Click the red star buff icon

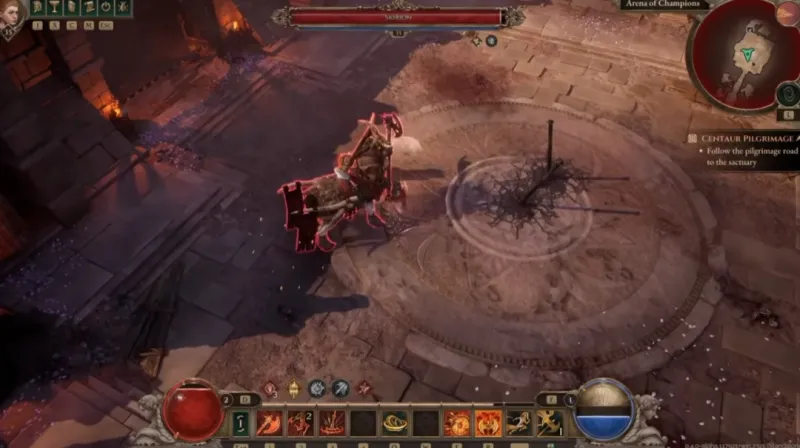pyautogui.click(x=364, y=388)
